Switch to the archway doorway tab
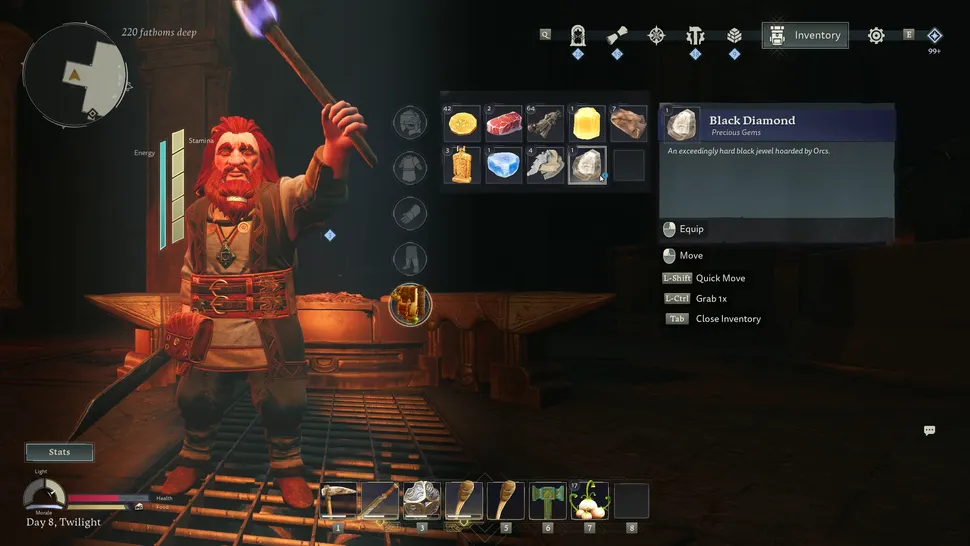970x546 pixels. pos(578,35)
